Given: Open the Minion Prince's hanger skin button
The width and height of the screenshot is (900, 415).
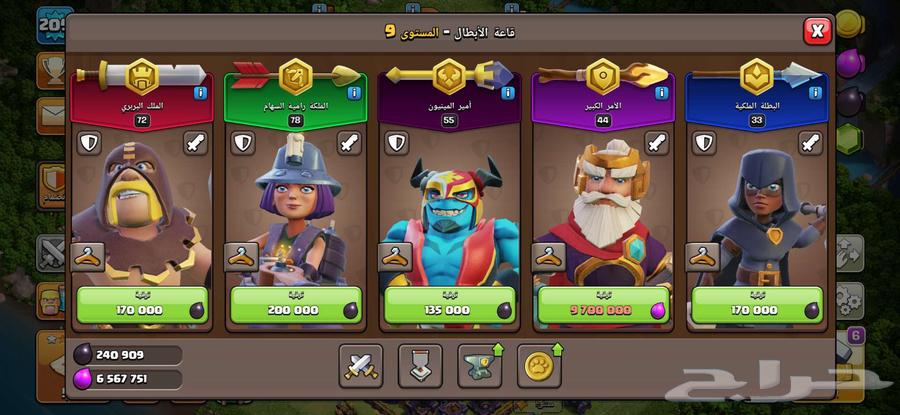Looking at the screenshot, I should click(395, 257).
